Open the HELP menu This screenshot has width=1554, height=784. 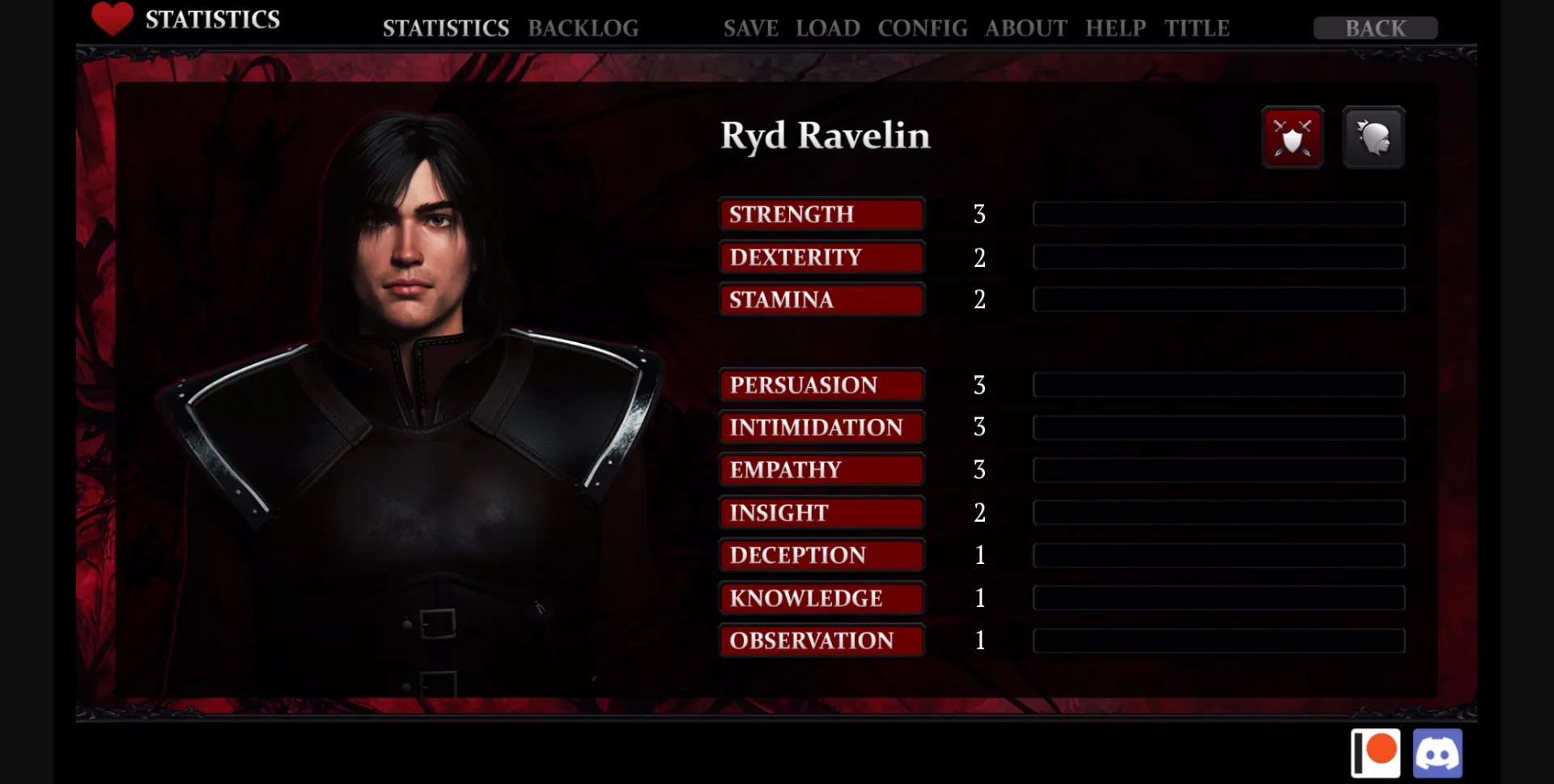pos(1115,28)
